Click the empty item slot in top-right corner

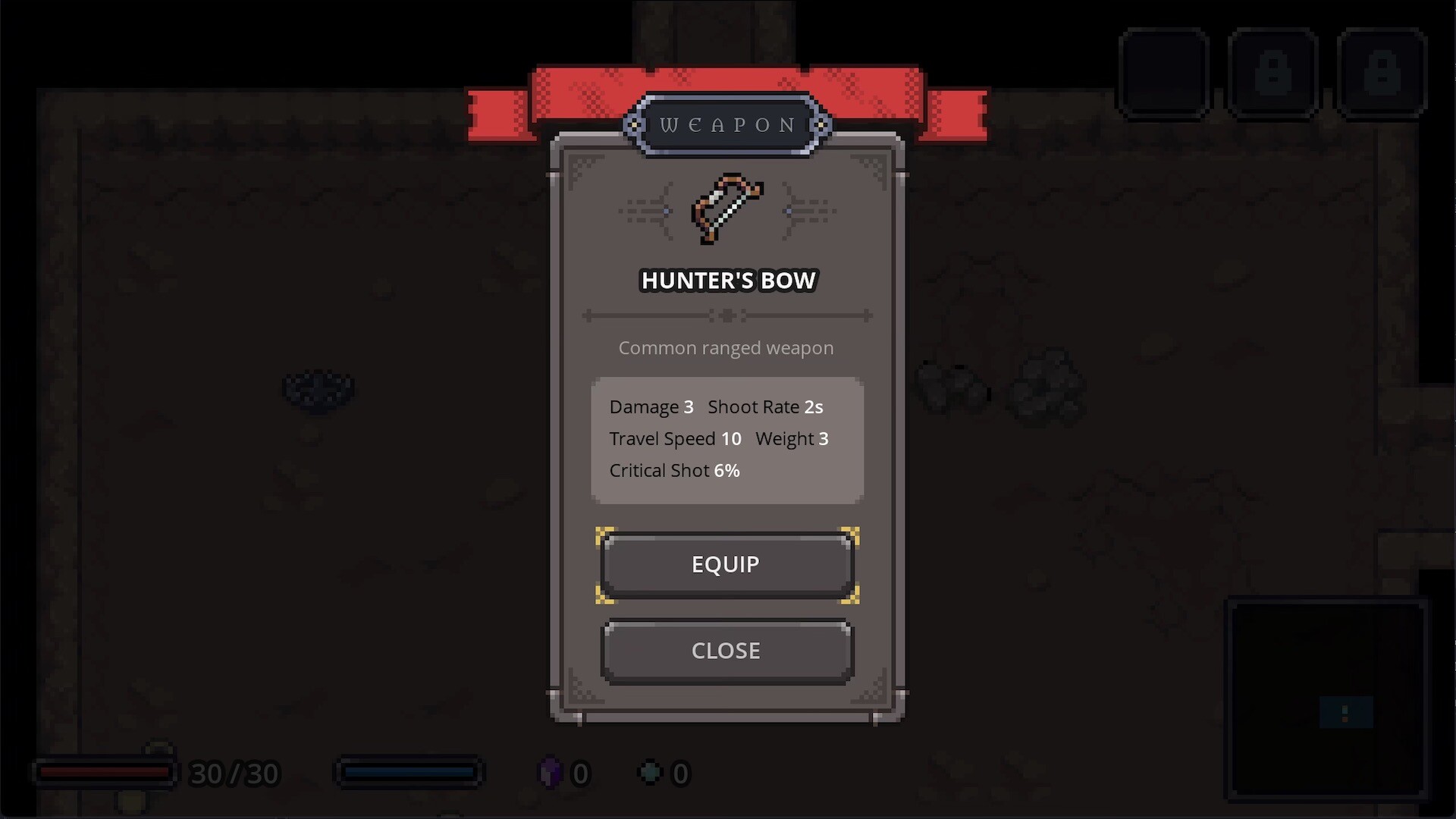[1164, 74]
